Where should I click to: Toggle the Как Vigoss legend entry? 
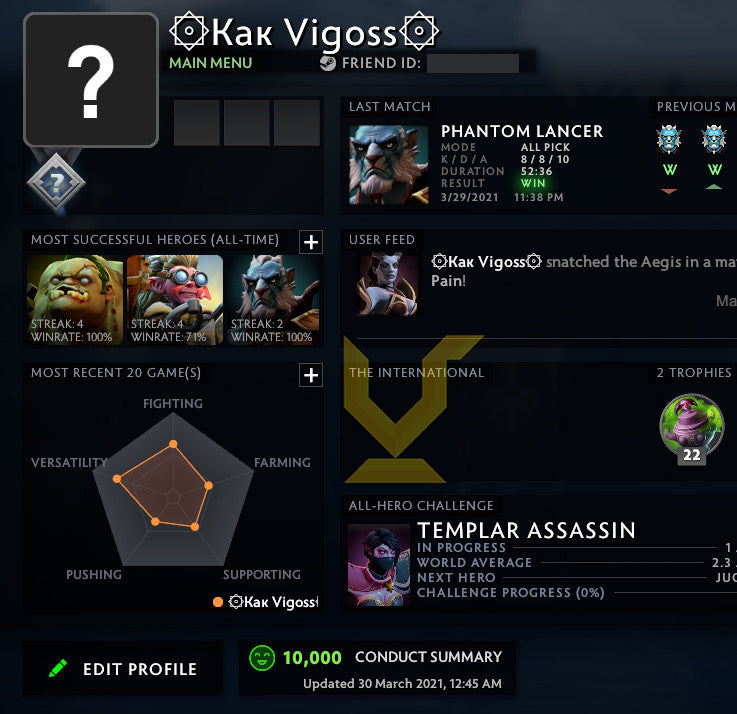coord(265,602)
